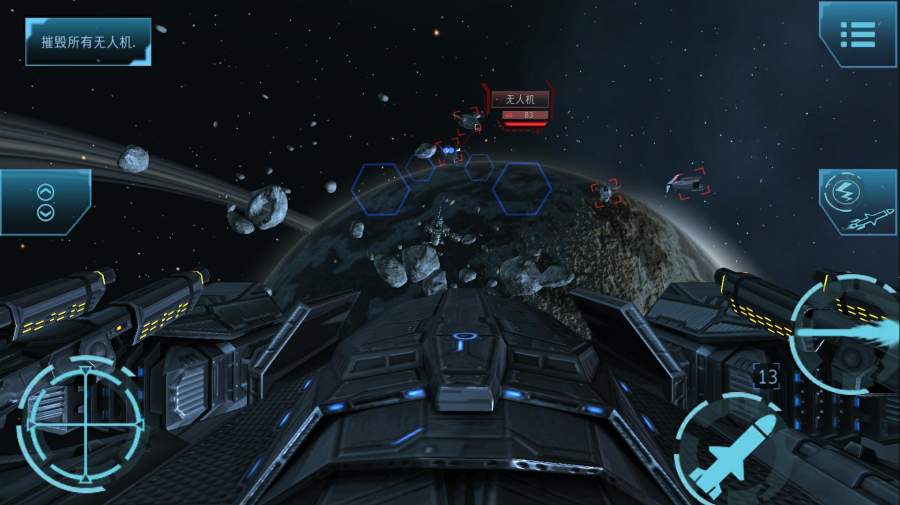Toggle the up/down chevron switch button
900x505 pixels.
[x=45, y=202]
